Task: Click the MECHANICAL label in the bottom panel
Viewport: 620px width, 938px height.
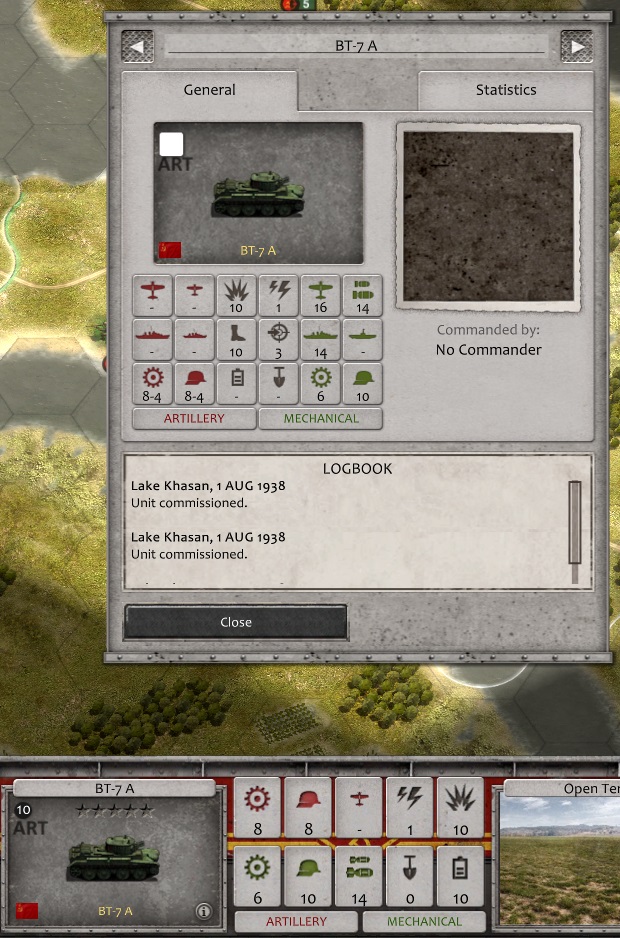Action: coord(424,921)
